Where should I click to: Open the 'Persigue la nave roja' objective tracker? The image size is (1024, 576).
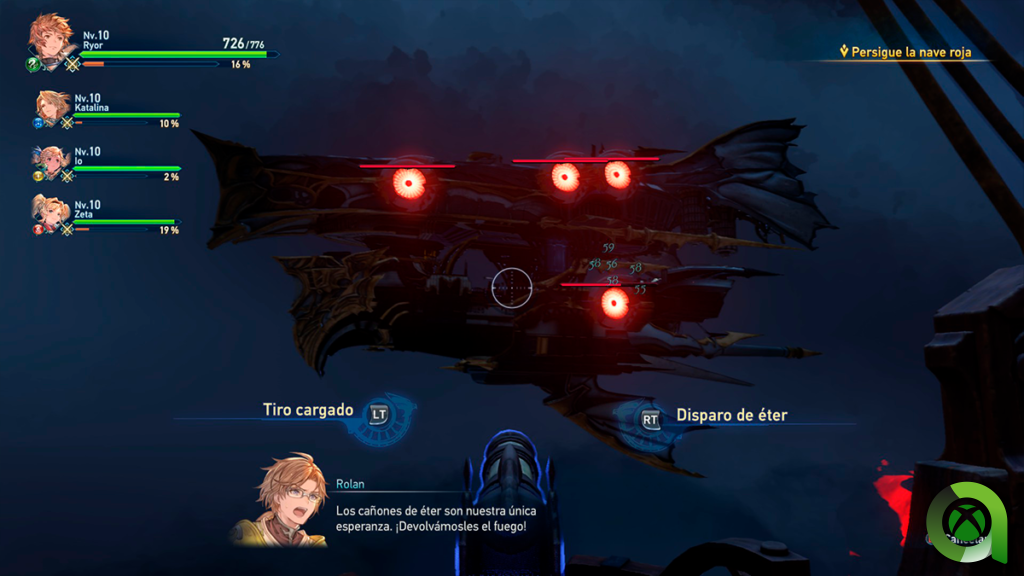[x=910, y=52]
